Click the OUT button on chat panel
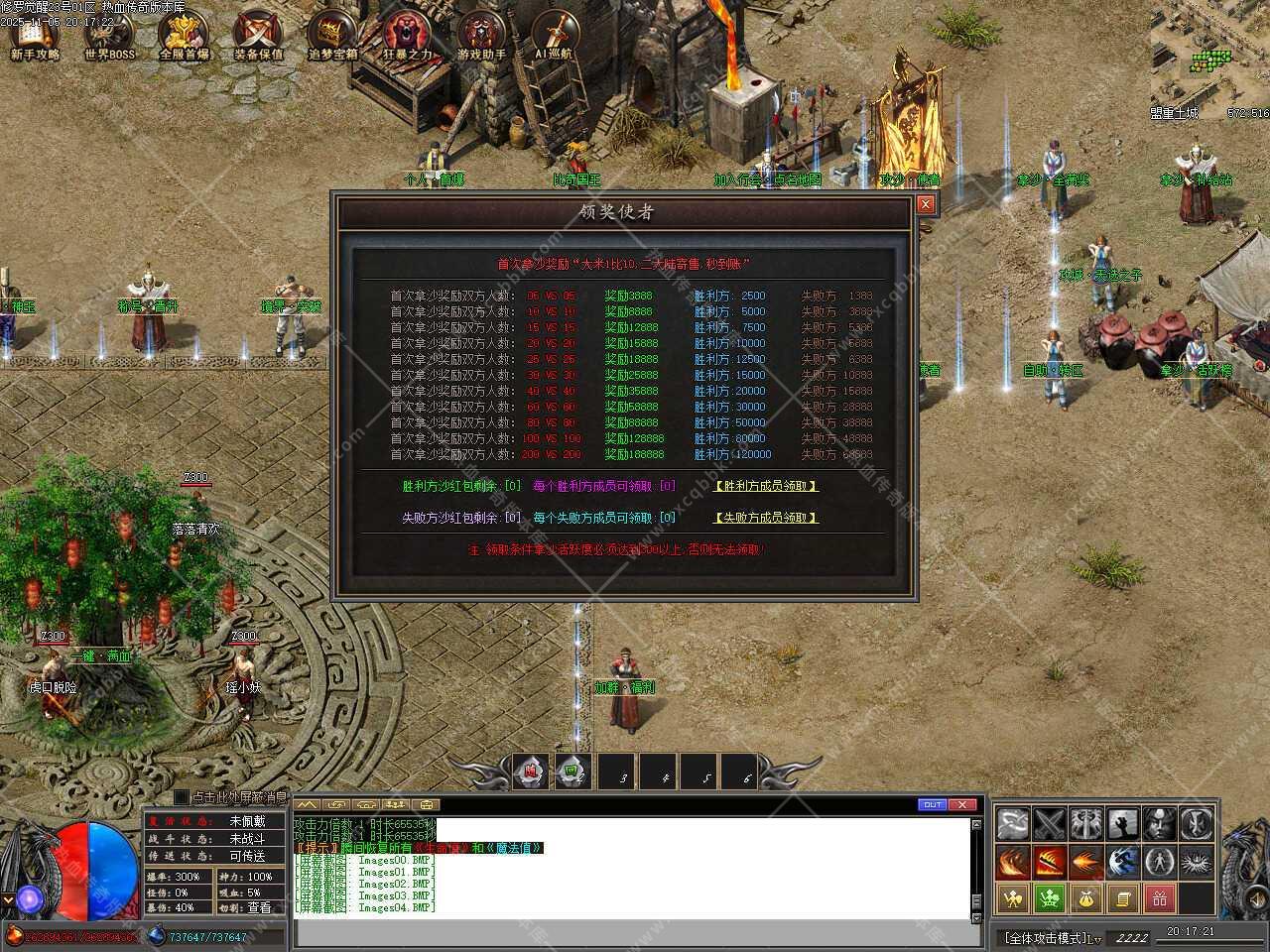 click(932, 804)
